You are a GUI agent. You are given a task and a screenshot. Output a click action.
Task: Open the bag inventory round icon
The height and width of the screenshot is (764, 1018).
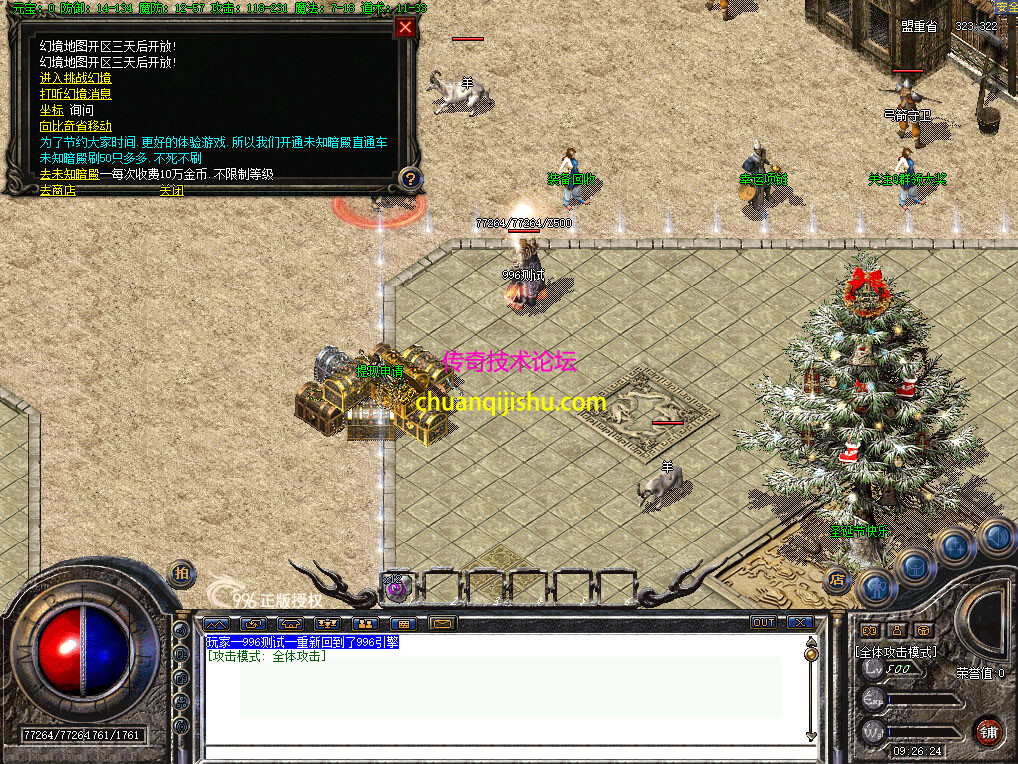[914, 567]
